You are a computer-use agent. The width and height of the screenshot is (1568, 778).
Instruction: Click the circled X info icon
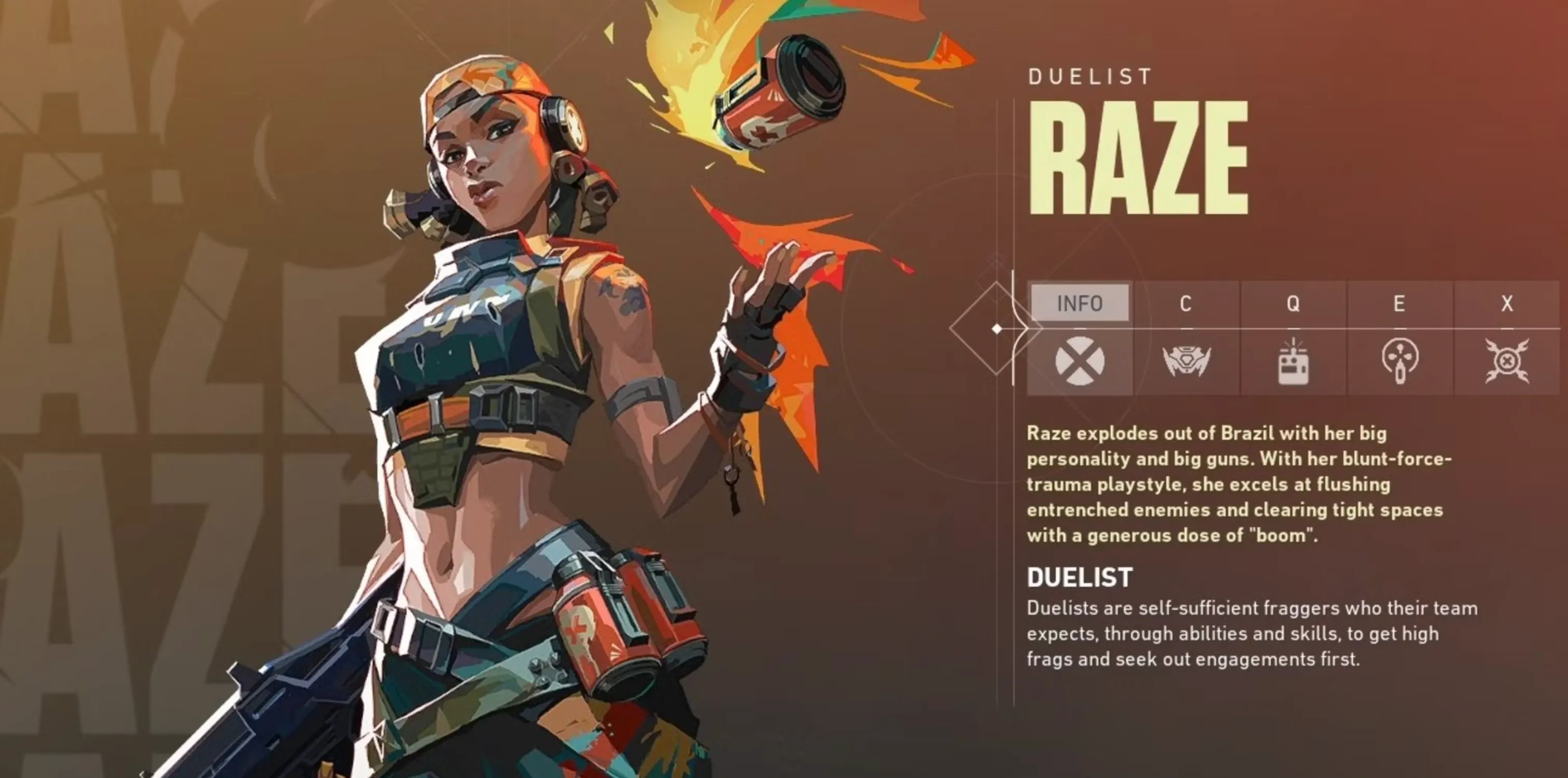(x=1079, y=361)
